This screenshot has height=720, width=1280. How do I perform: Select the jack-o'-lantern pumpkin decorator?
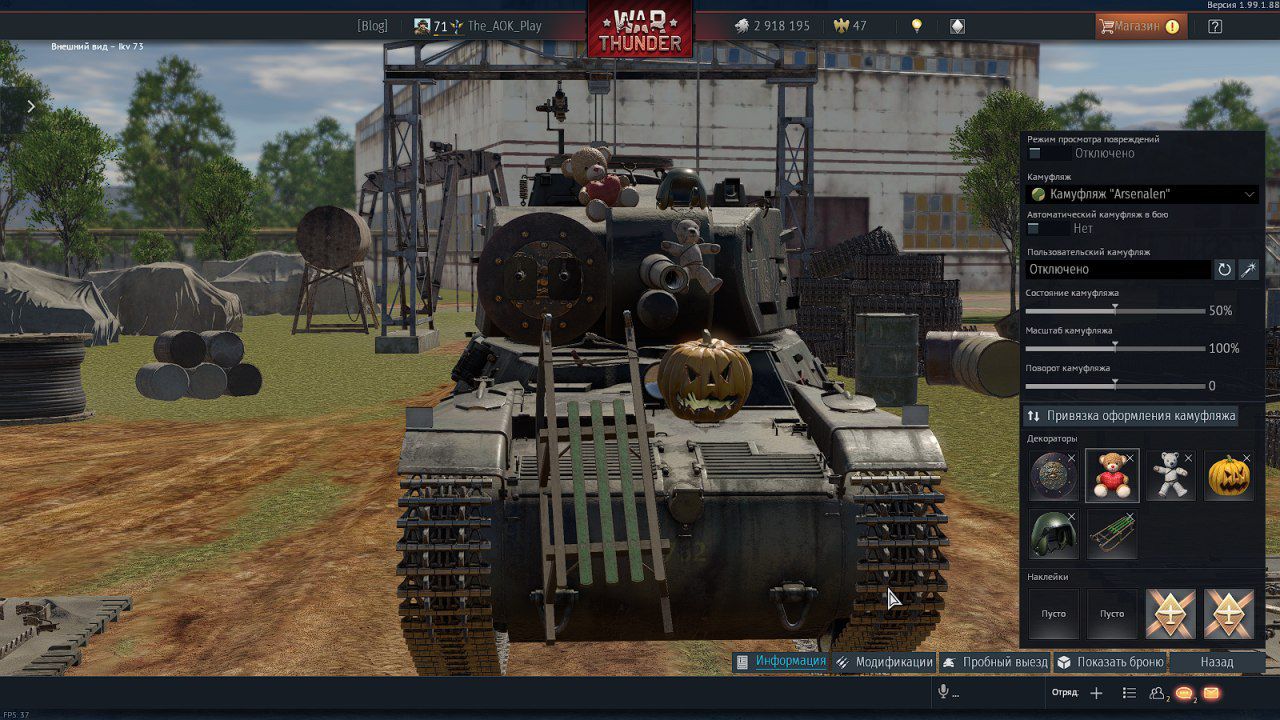(1228, 475)
